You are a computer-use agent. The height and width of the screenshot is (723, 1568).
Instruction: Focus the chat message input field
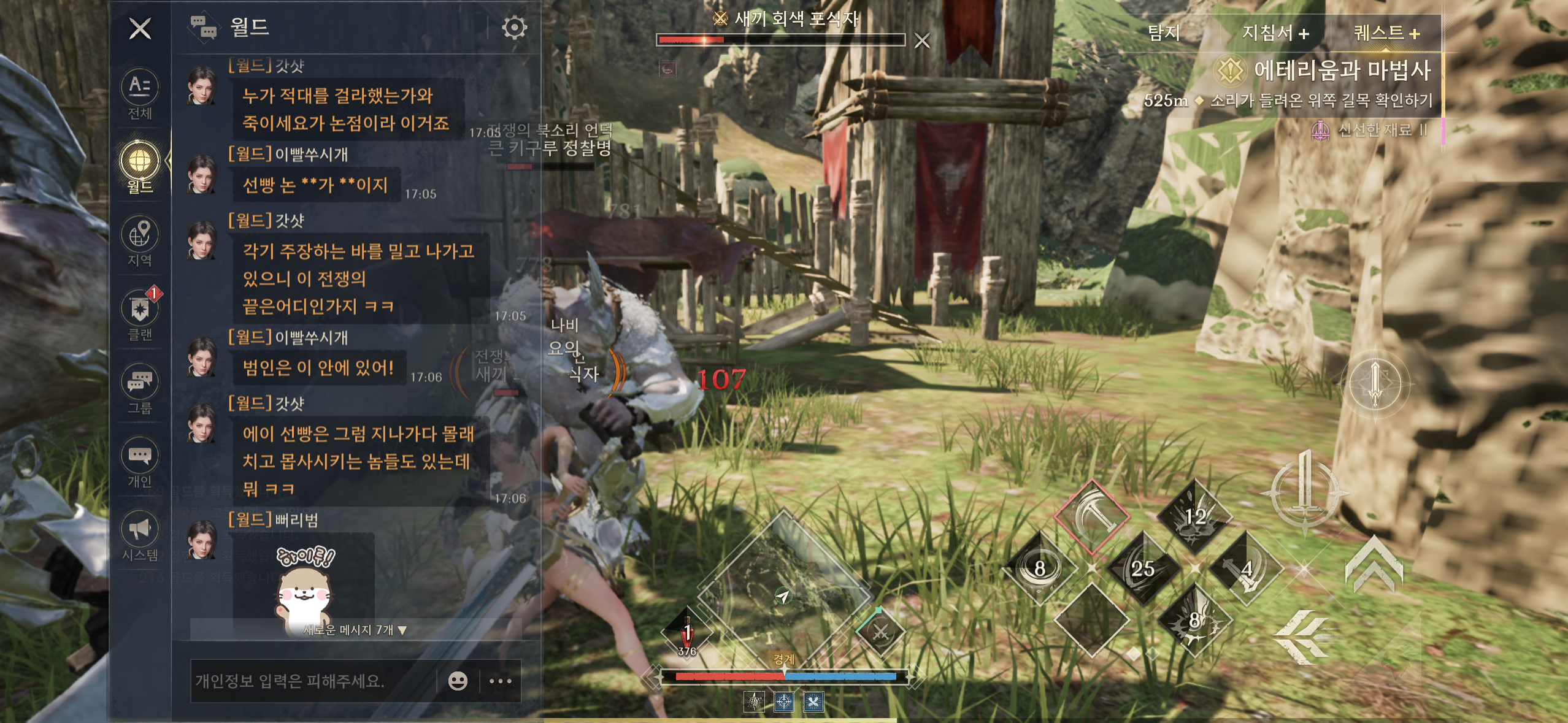coord(313,681)
